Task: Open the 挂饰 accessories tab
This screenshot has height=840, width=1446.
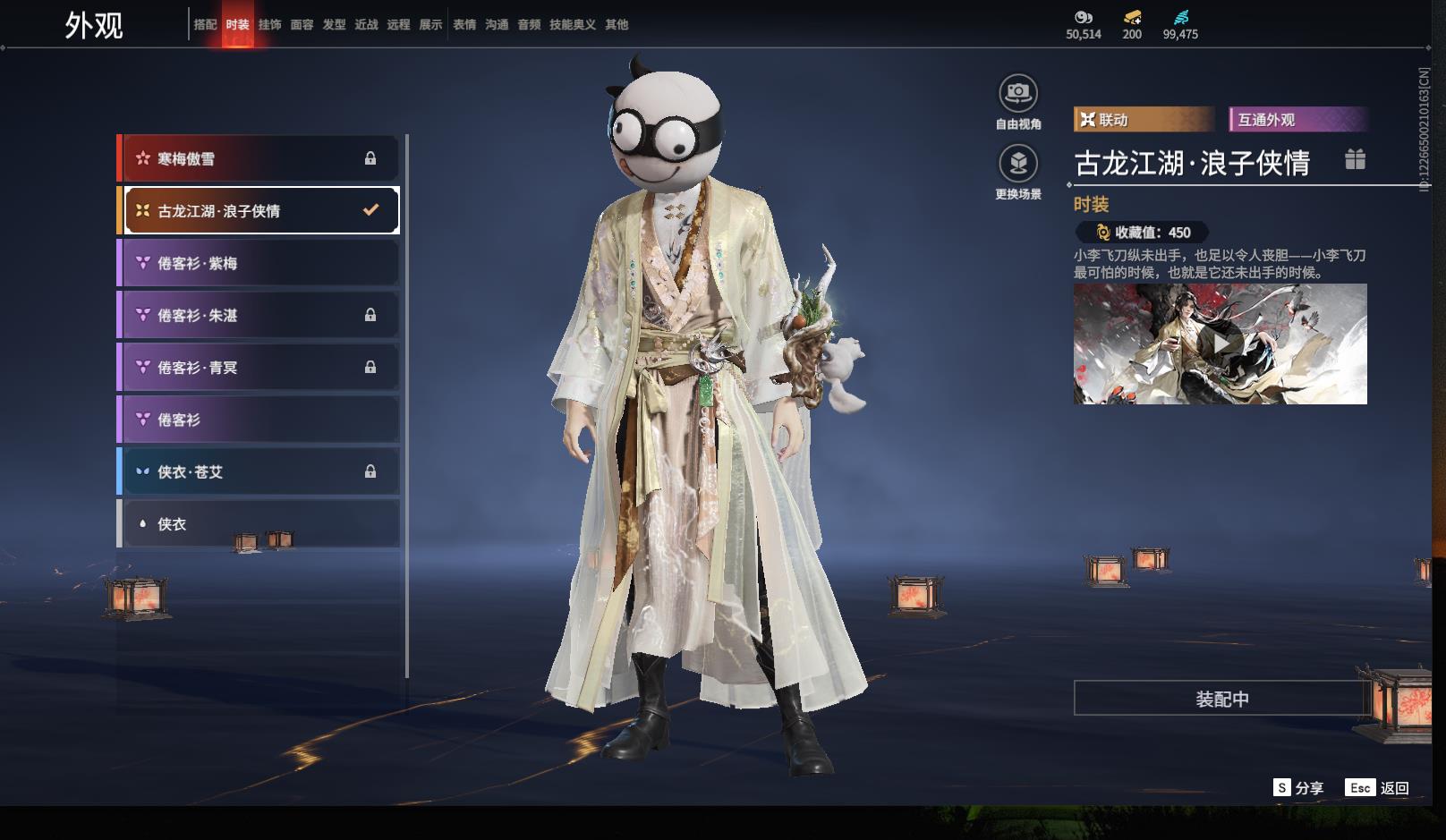Action: [269, 25]
